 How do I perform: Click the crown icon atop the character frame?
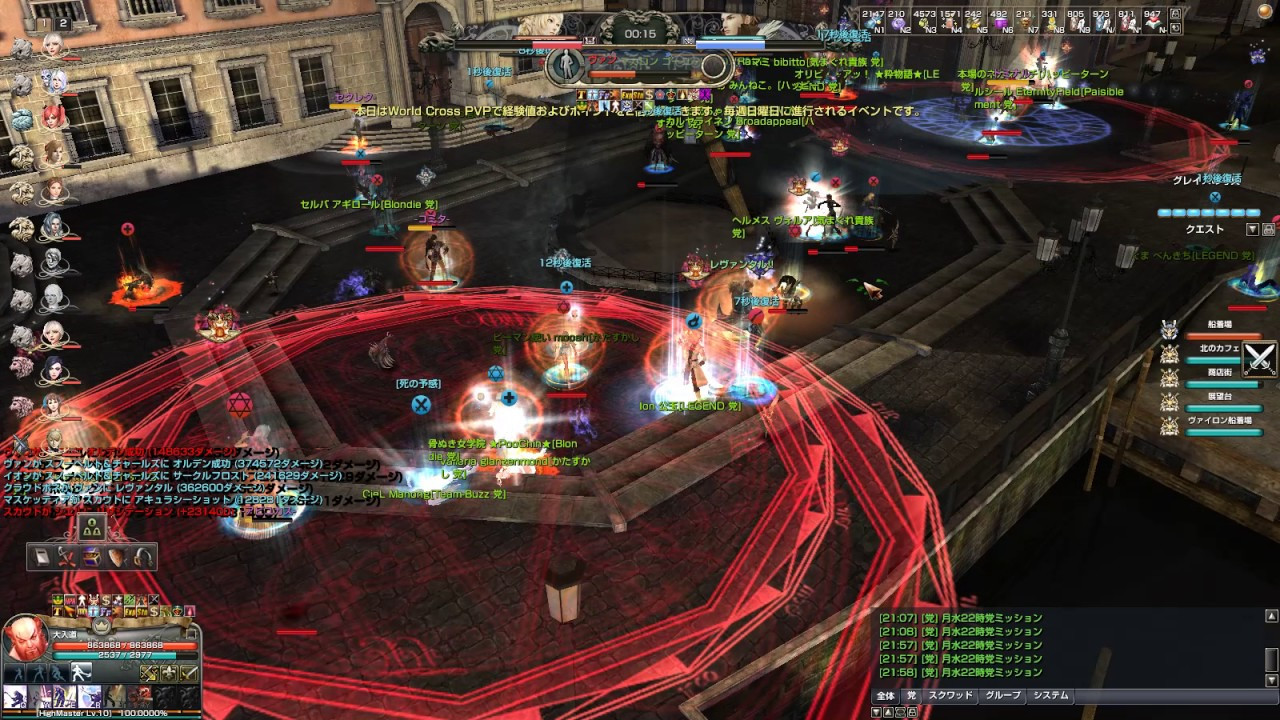(x=101, y=626)
